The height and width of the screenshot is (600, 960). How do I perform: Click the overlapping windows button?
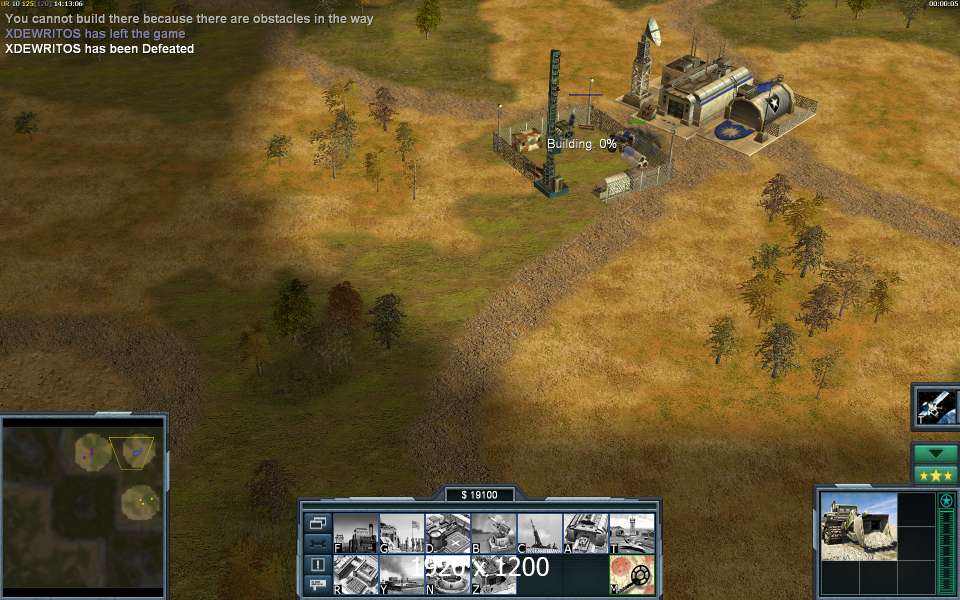[x=317, y=523]
